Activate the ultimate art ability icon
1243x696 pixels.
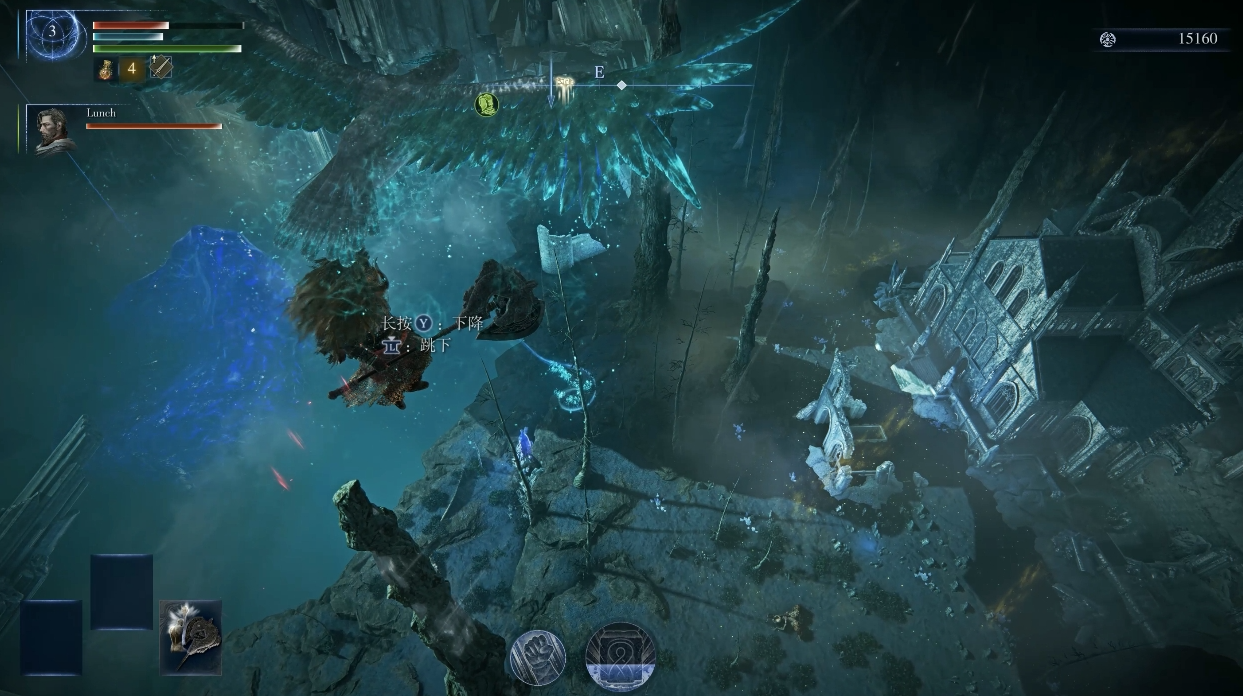click(x=620, y=657)
